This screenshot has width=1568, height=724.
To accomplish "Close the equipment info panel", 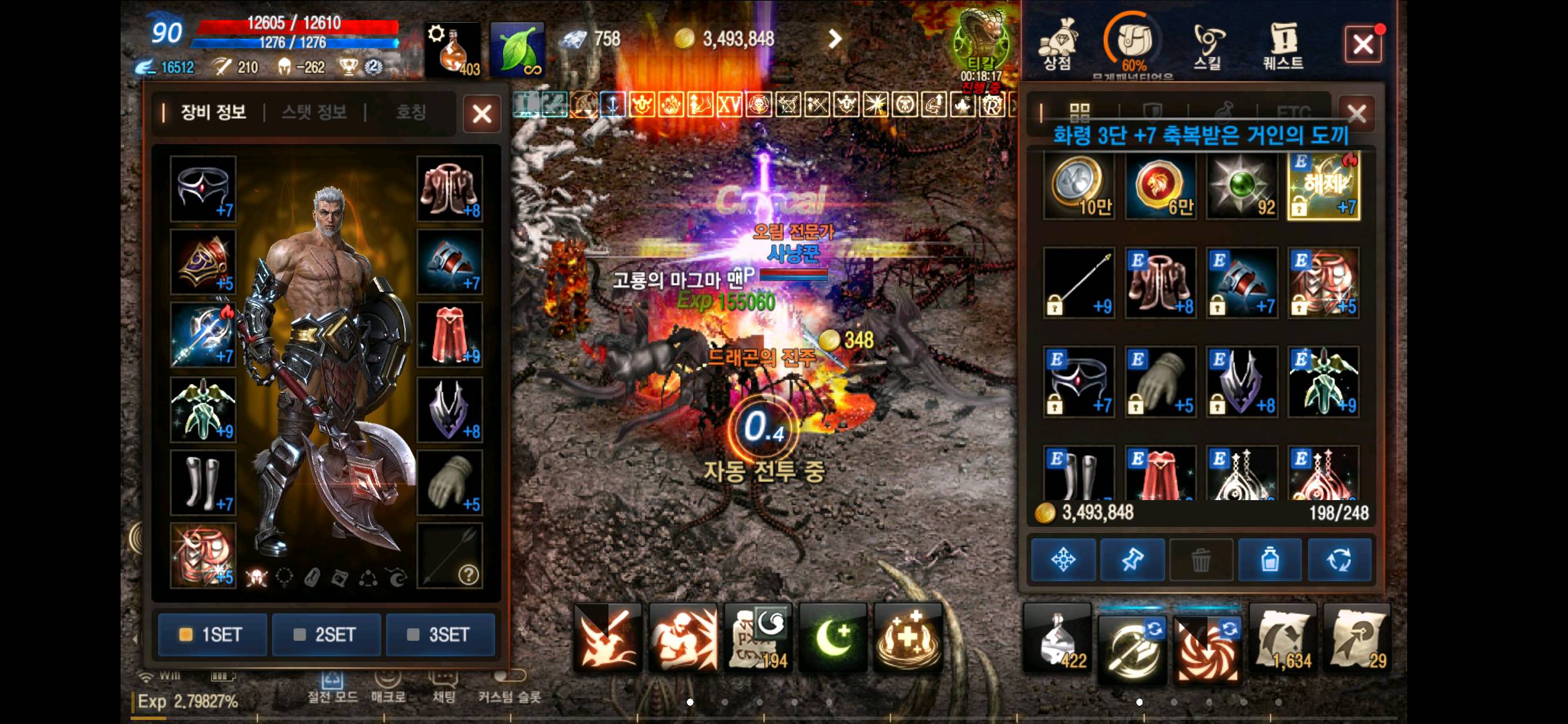I will coord(482,114).
